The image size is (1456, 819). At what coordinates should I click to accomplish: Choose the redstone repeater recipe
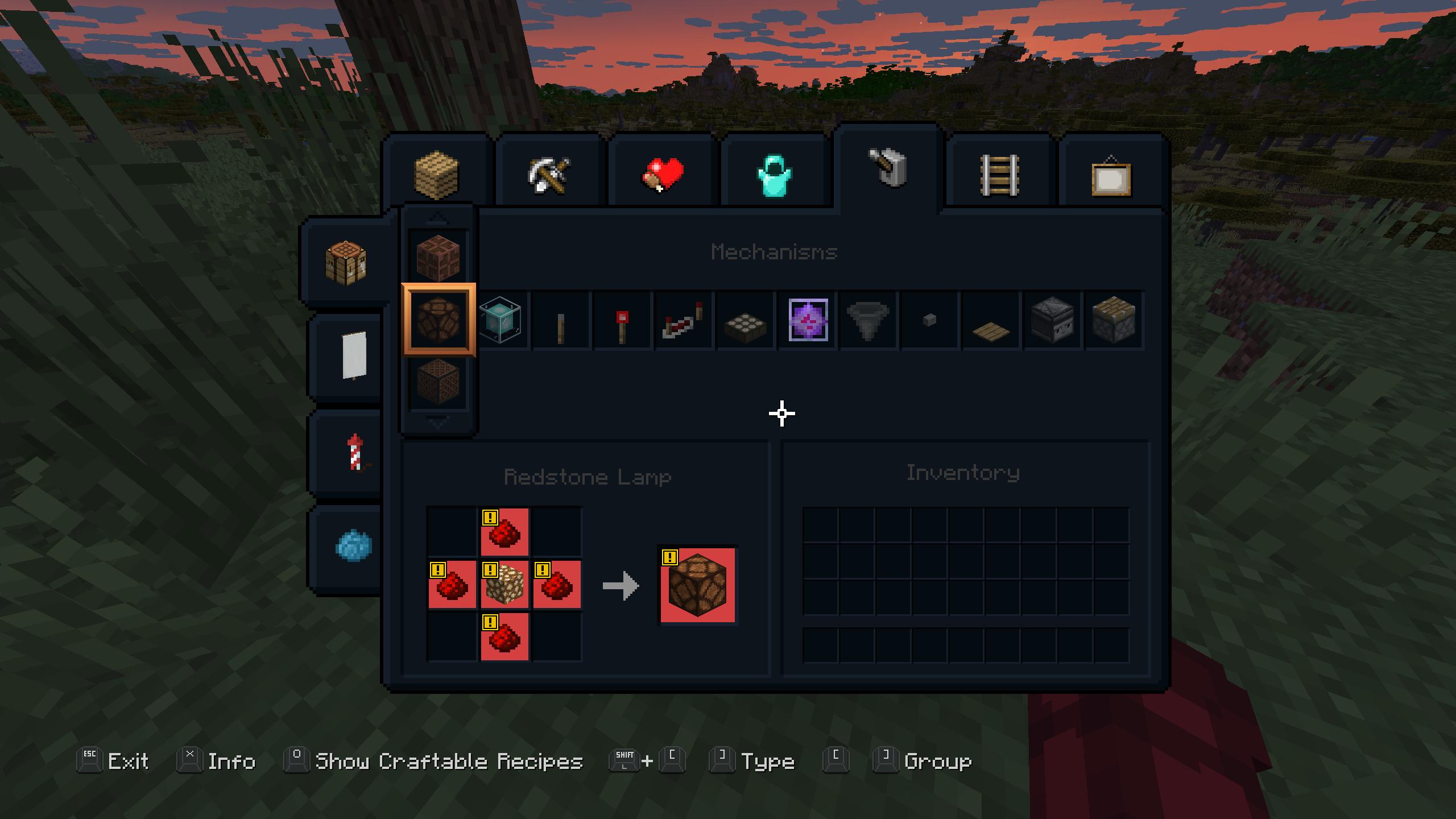[683, 321]
